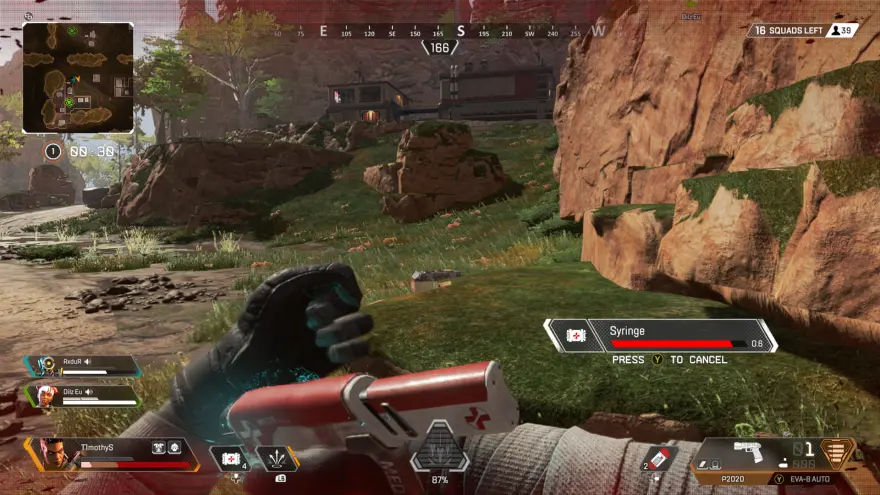Click the minimap in the corner

pos(78,78)
